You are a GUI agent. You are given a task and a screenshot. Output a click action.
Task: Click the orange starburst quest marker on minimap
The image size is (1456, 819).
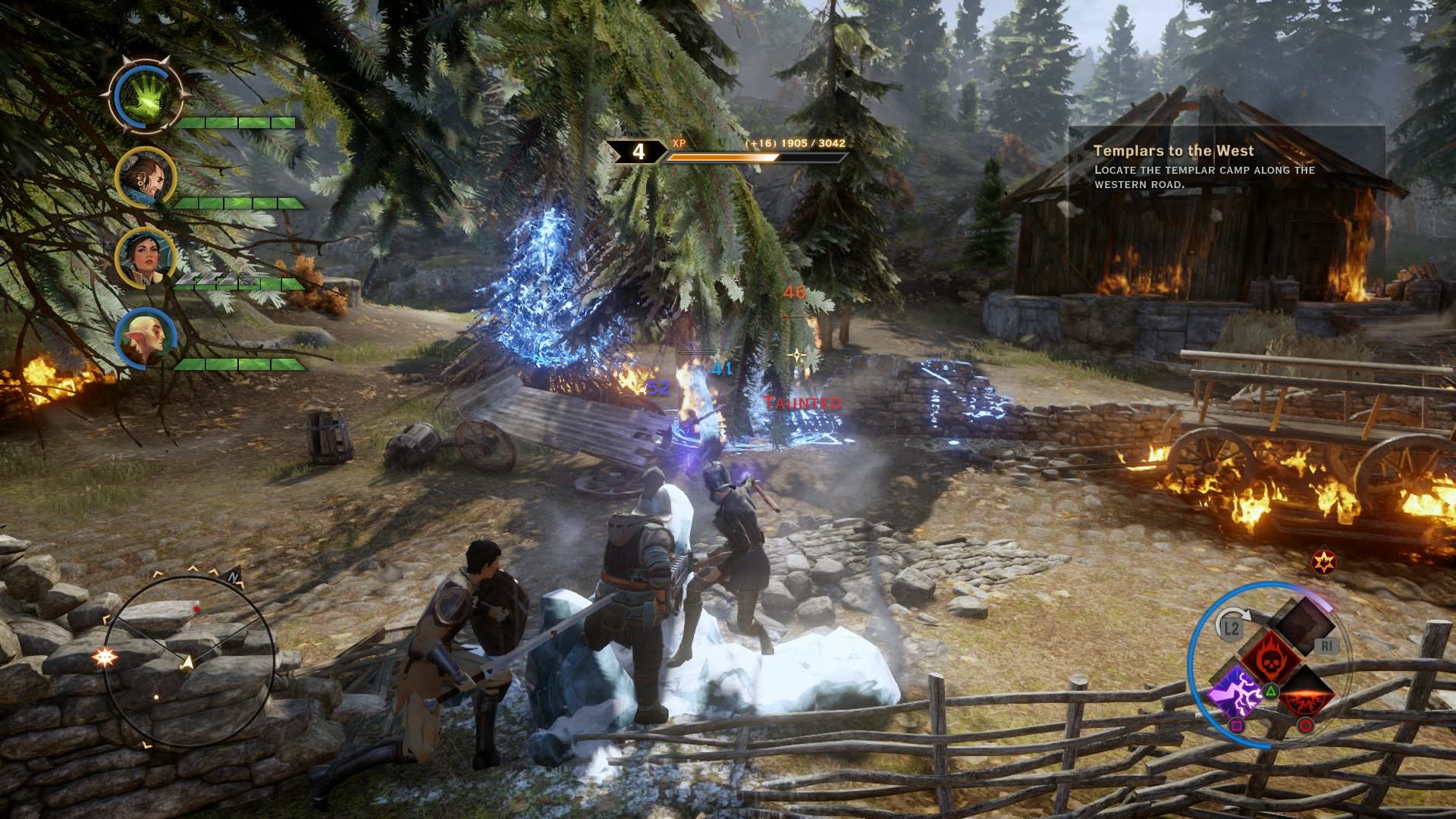105,657
